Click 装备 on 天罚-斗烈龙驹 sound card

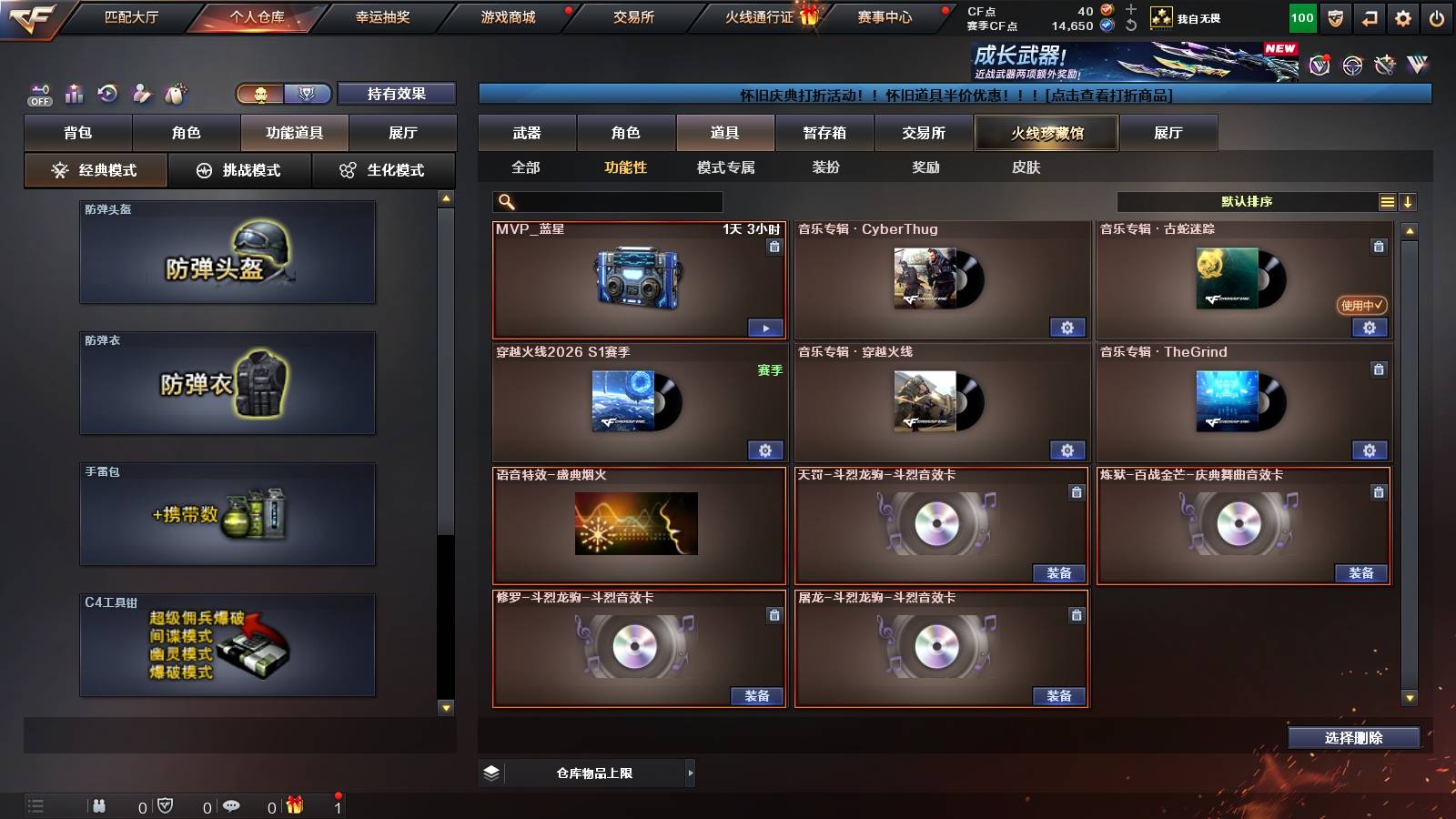click(1058, 574)
